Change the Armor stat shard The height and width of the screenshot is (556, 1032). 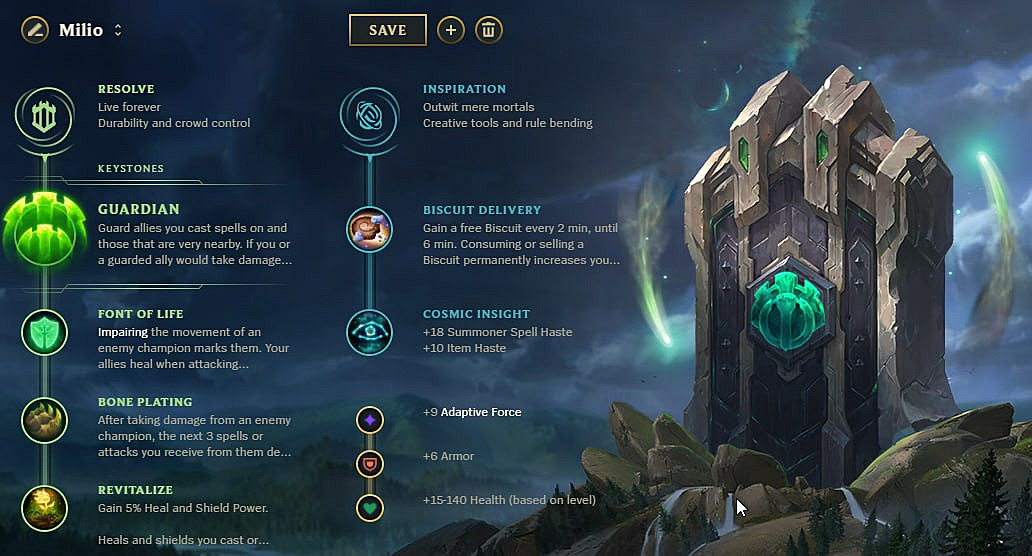coord(370,464)
